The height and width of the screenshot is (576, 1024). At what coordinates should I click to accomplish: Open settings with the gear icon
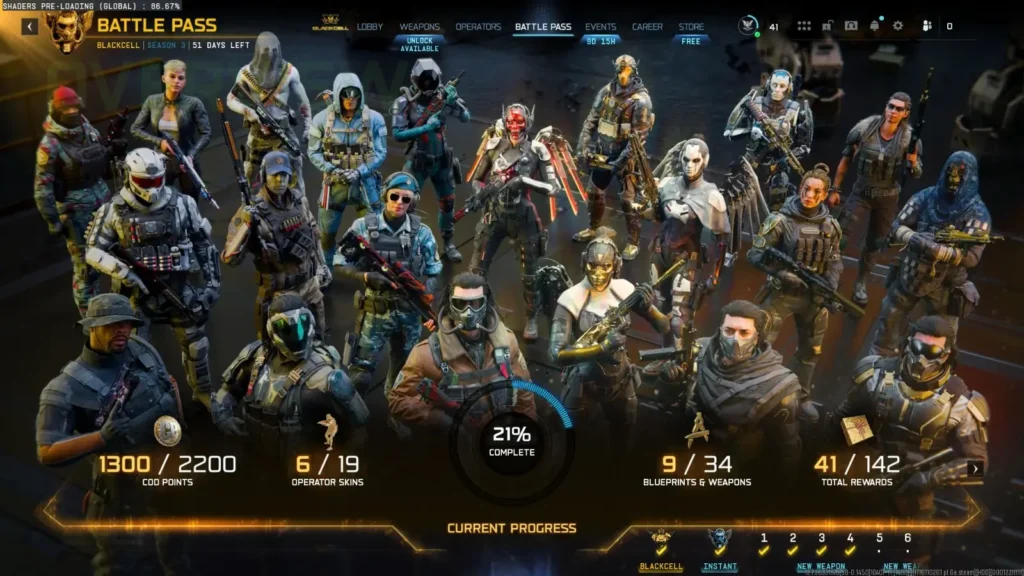[897, 26]
